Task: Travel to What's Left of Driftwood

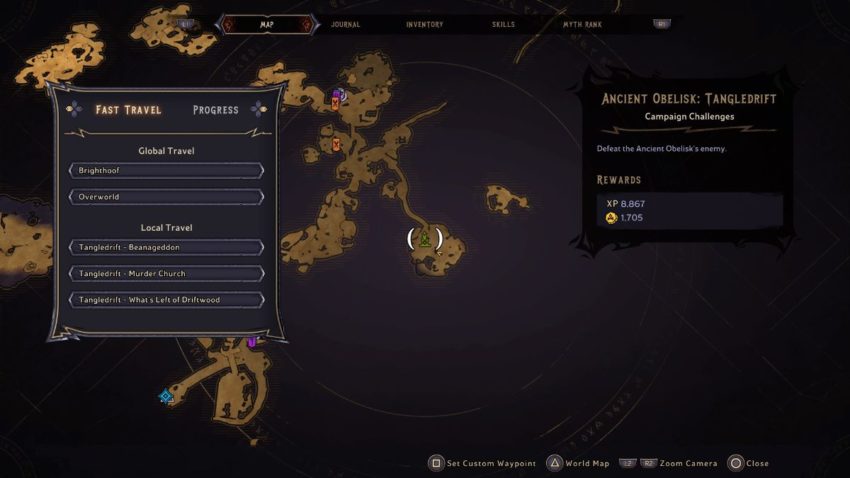Action: (166, 300)
